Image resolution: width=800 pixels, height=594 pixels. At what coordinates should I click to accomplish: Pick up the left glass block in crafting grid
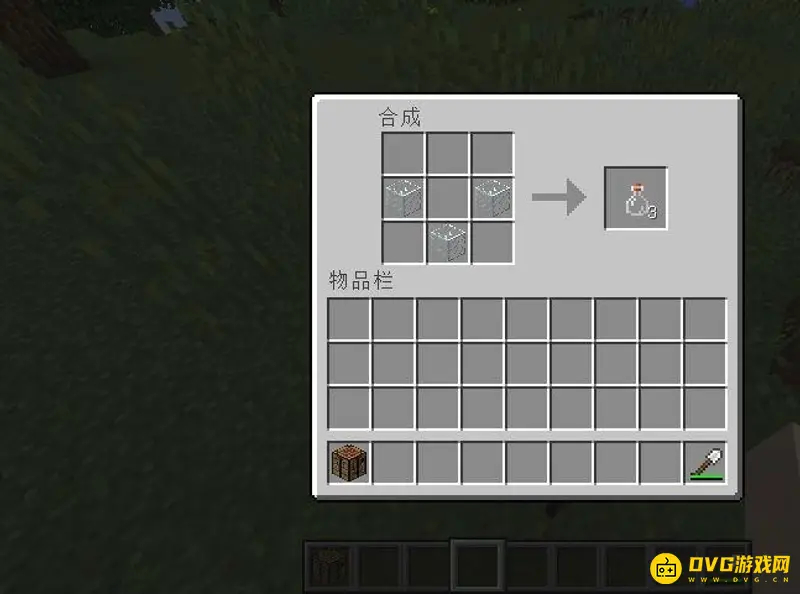tap(403, 198)
